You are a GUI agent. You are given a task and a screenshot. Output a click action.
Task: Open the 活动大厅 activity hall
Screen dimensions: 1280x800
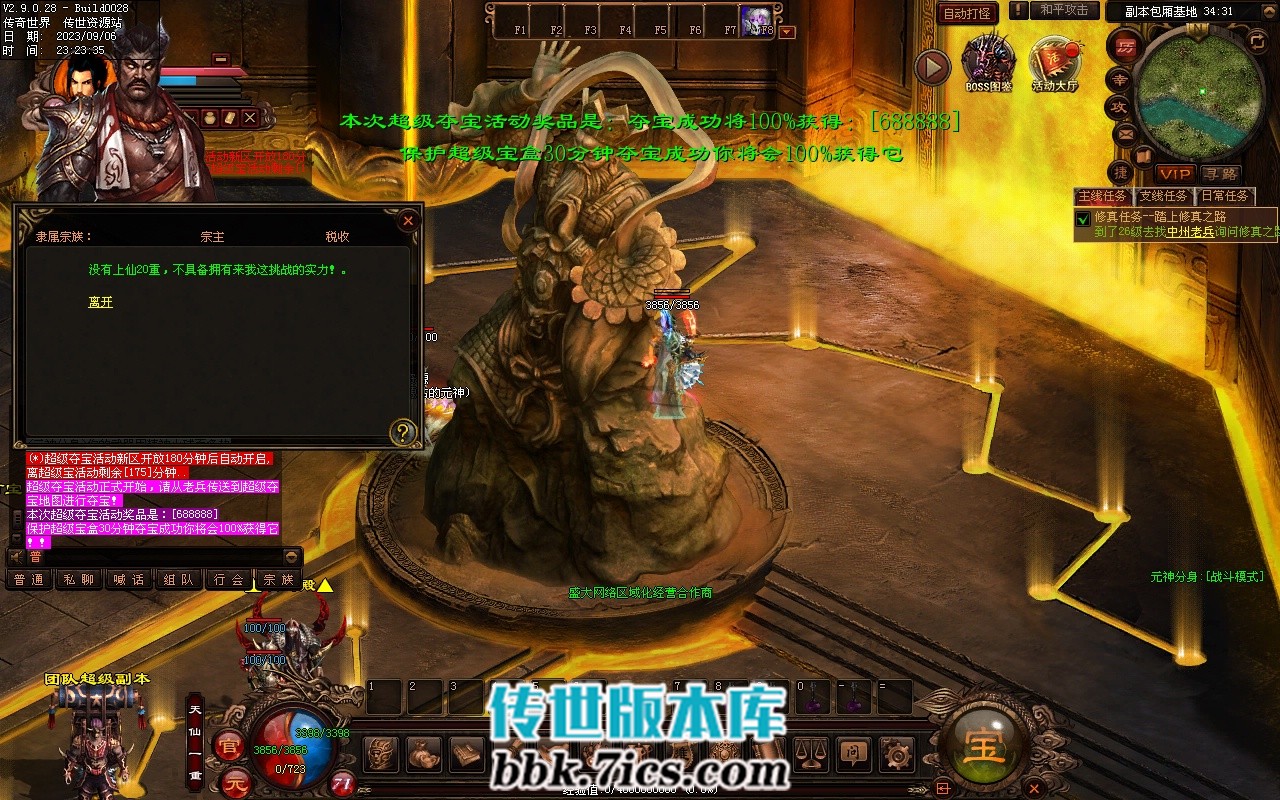coord(1054,63)
